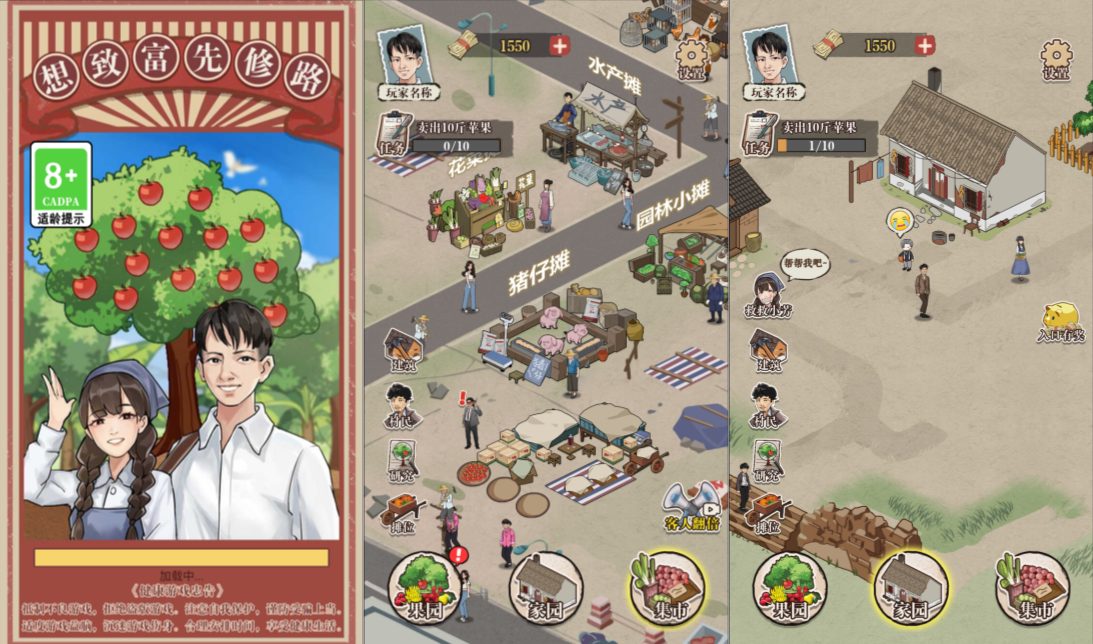Select the 救救小芳 girl portrait icon

pyautogui.click(x=767, y=293)
